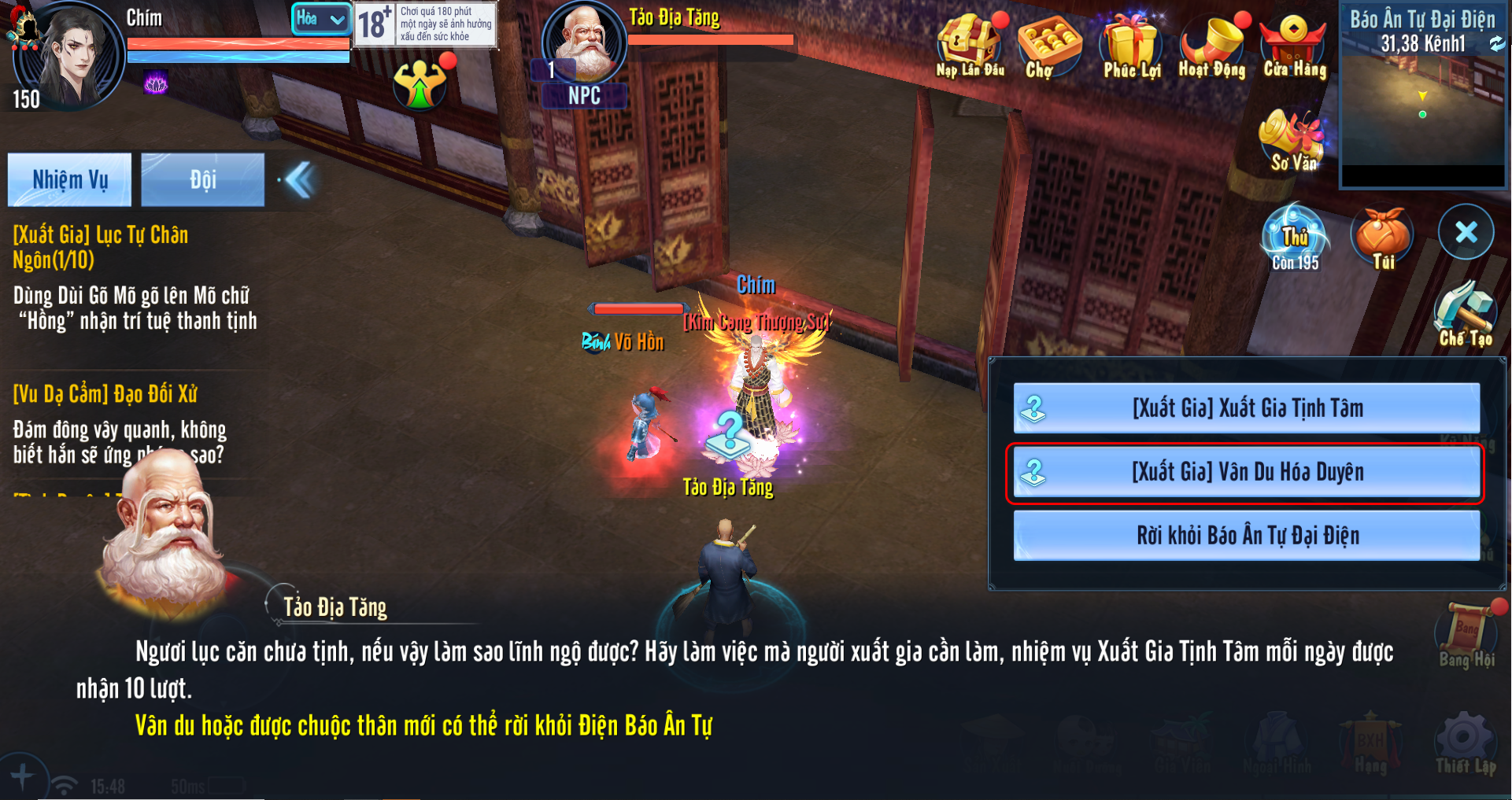Open the Cửa Hàng shop icon
Viewport: 1512px width, 800px height.
[1294, 46]
